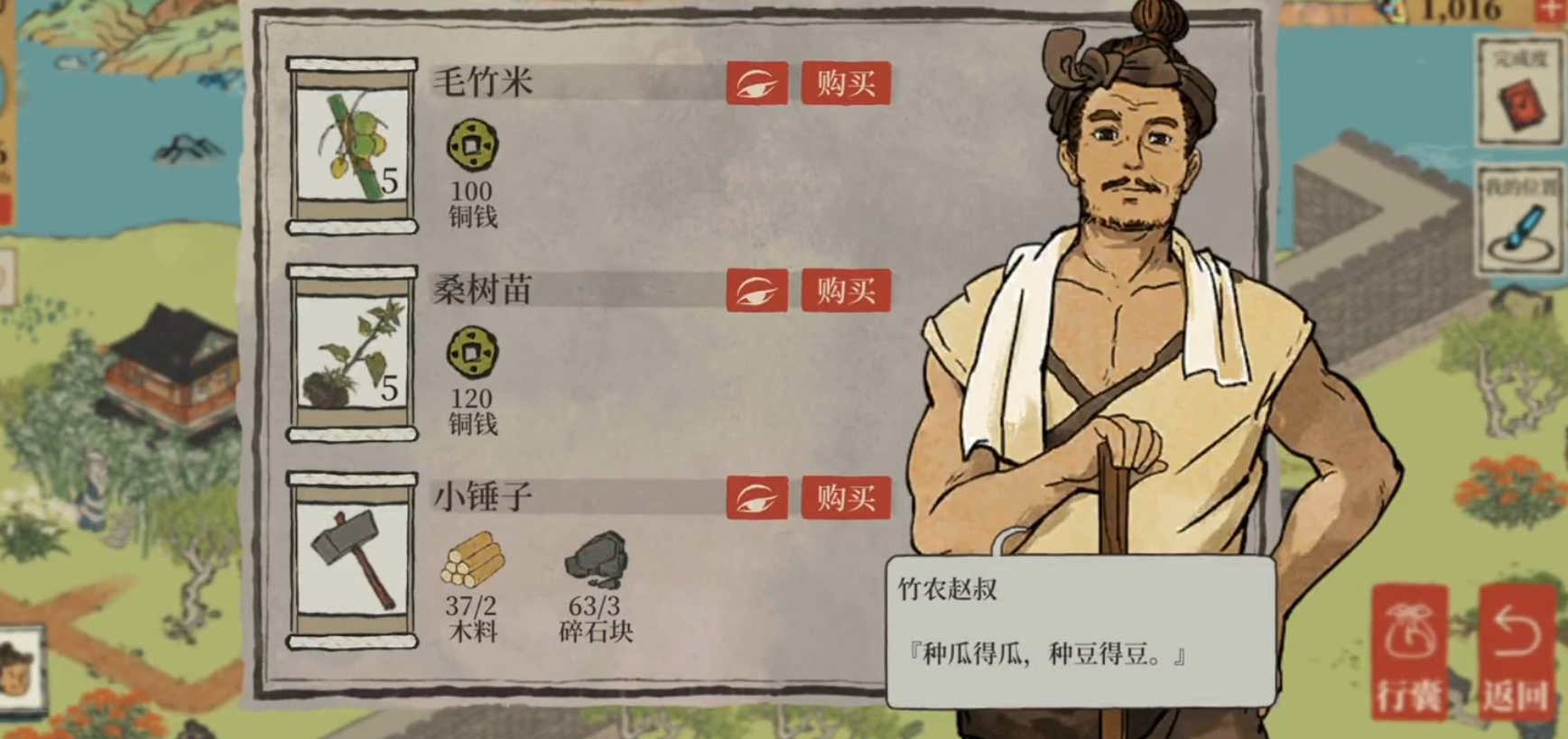Screen dimensions: 1568x739
Task: Toggle the preview eye icon for 毛竹米
Action: pyautogui.click(x=758, y=83)
